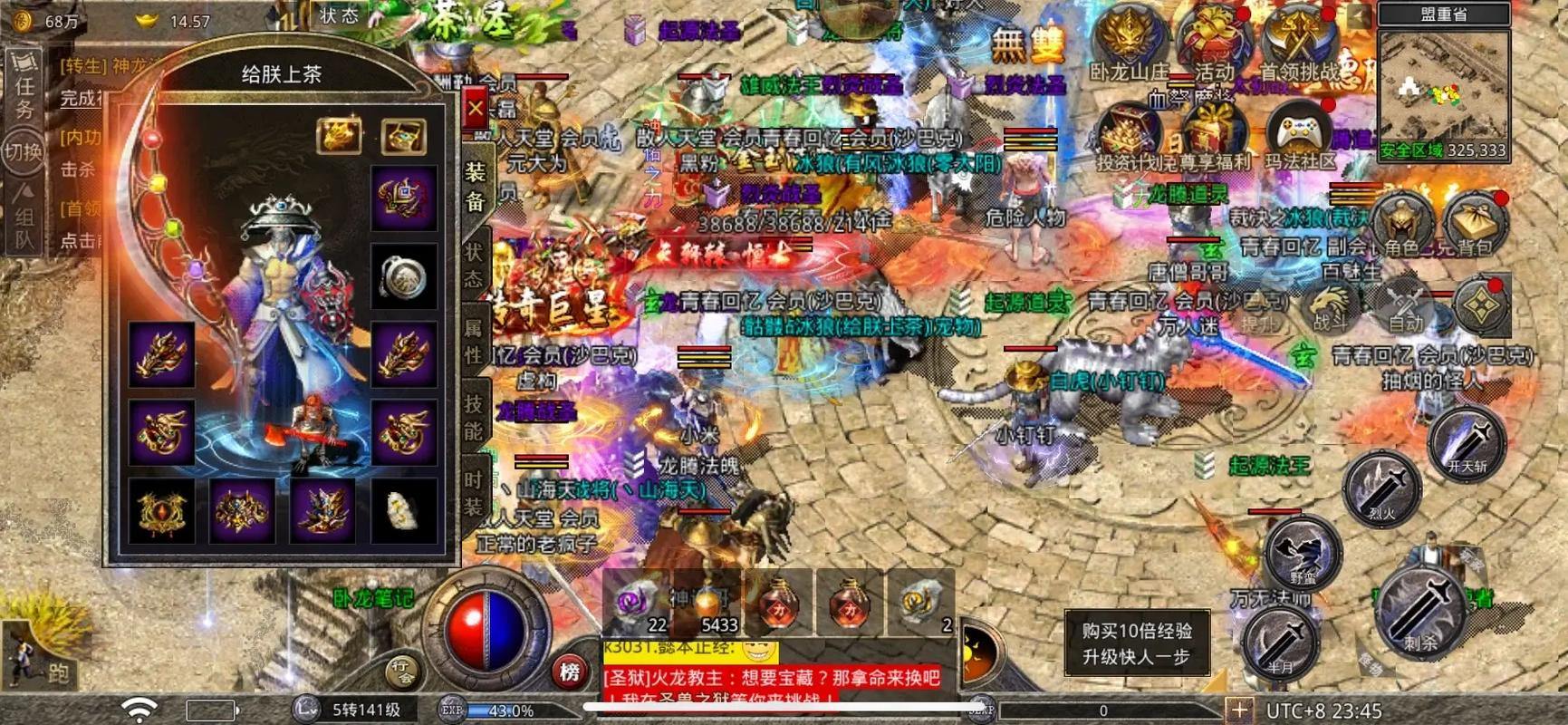Click the 盟重省 minimap in top-right
Image resolution: width=1568 pixels, height=725 pixels.
[x=1442, y=86]
